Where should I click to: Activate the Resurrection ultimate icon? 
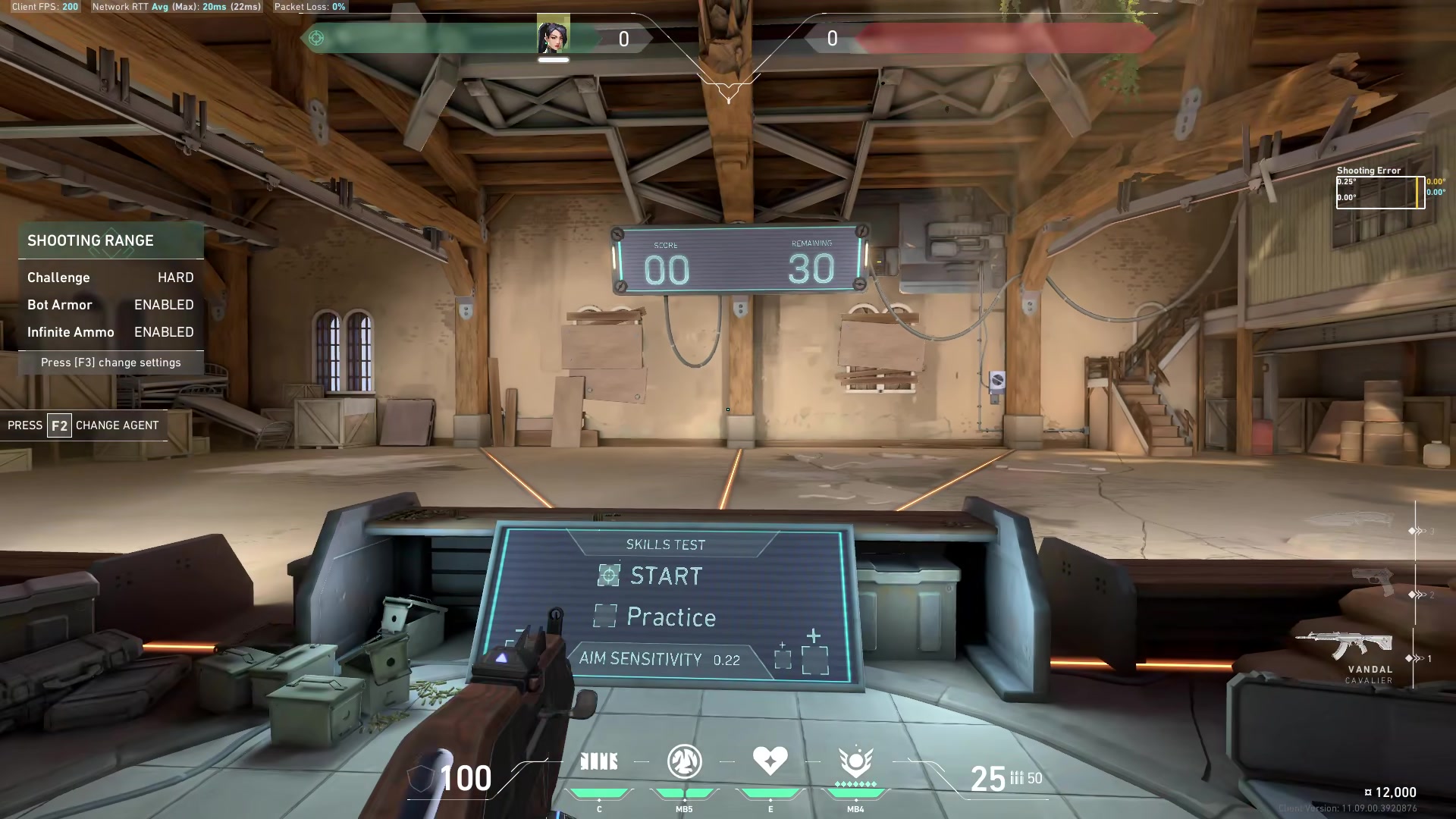click(855, 761)
